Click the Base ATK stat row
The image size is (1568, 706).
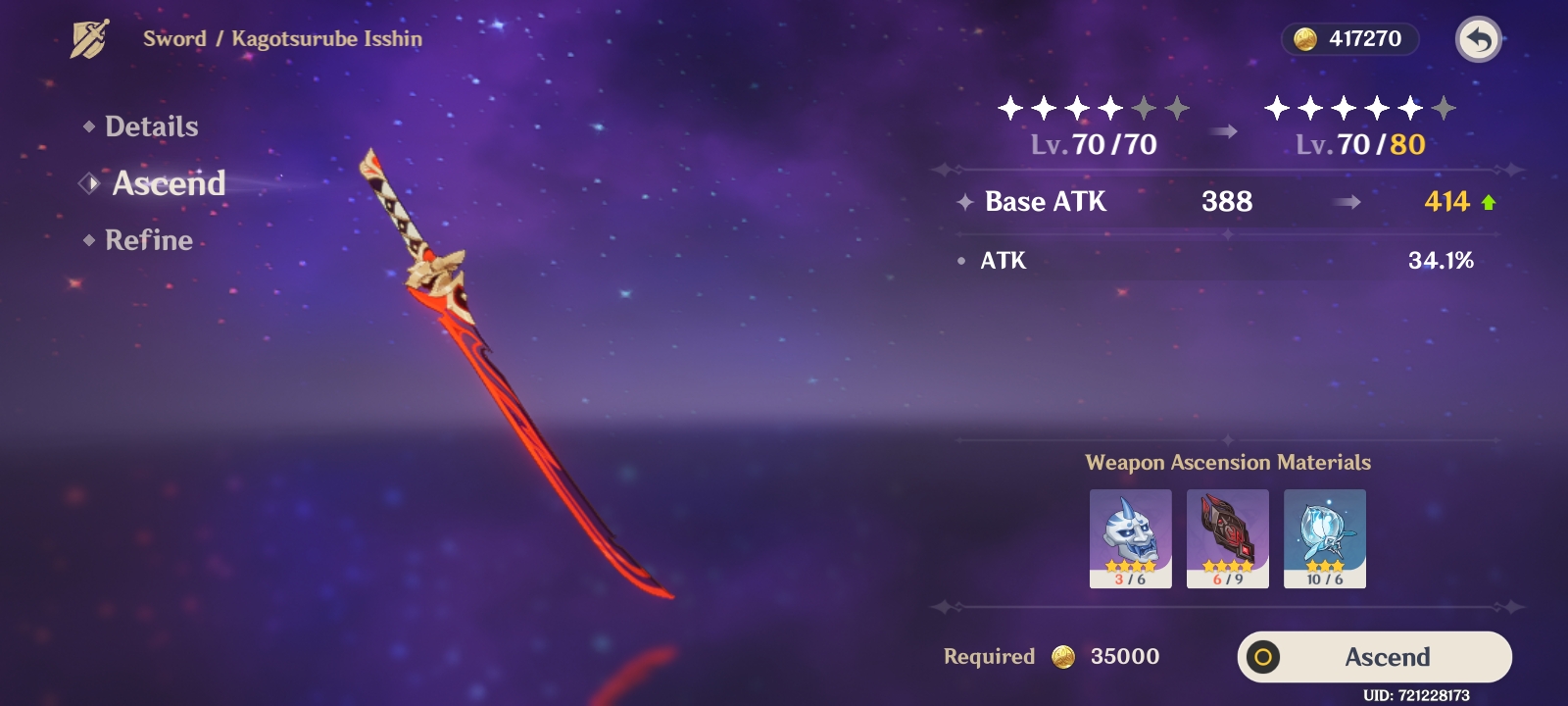pyautogui.click(x=1044, y=202)
